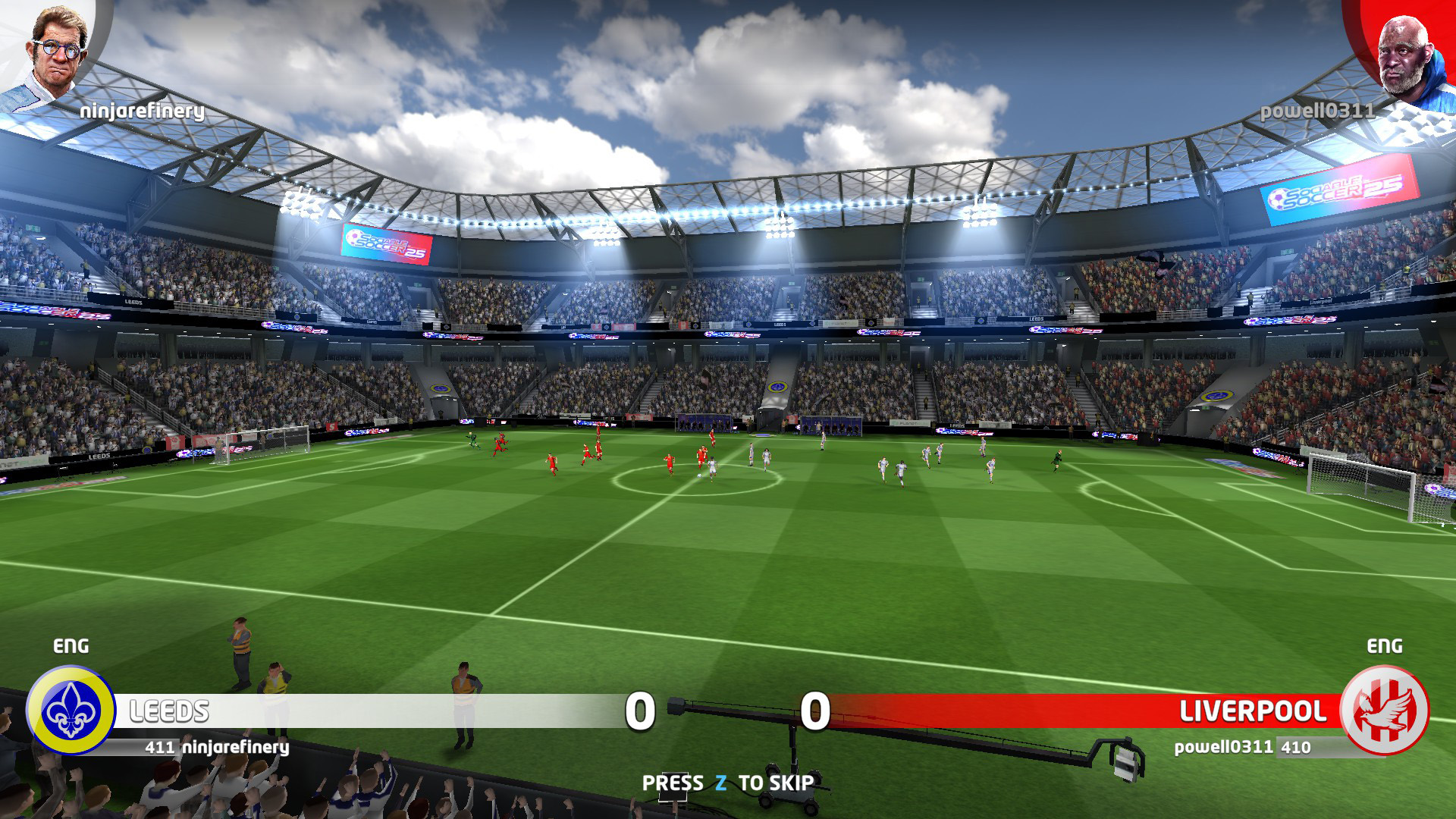
Task: Select the Leeds fleur-de-lis club badge
Action: pyautogui.click(x=71, y=711)
